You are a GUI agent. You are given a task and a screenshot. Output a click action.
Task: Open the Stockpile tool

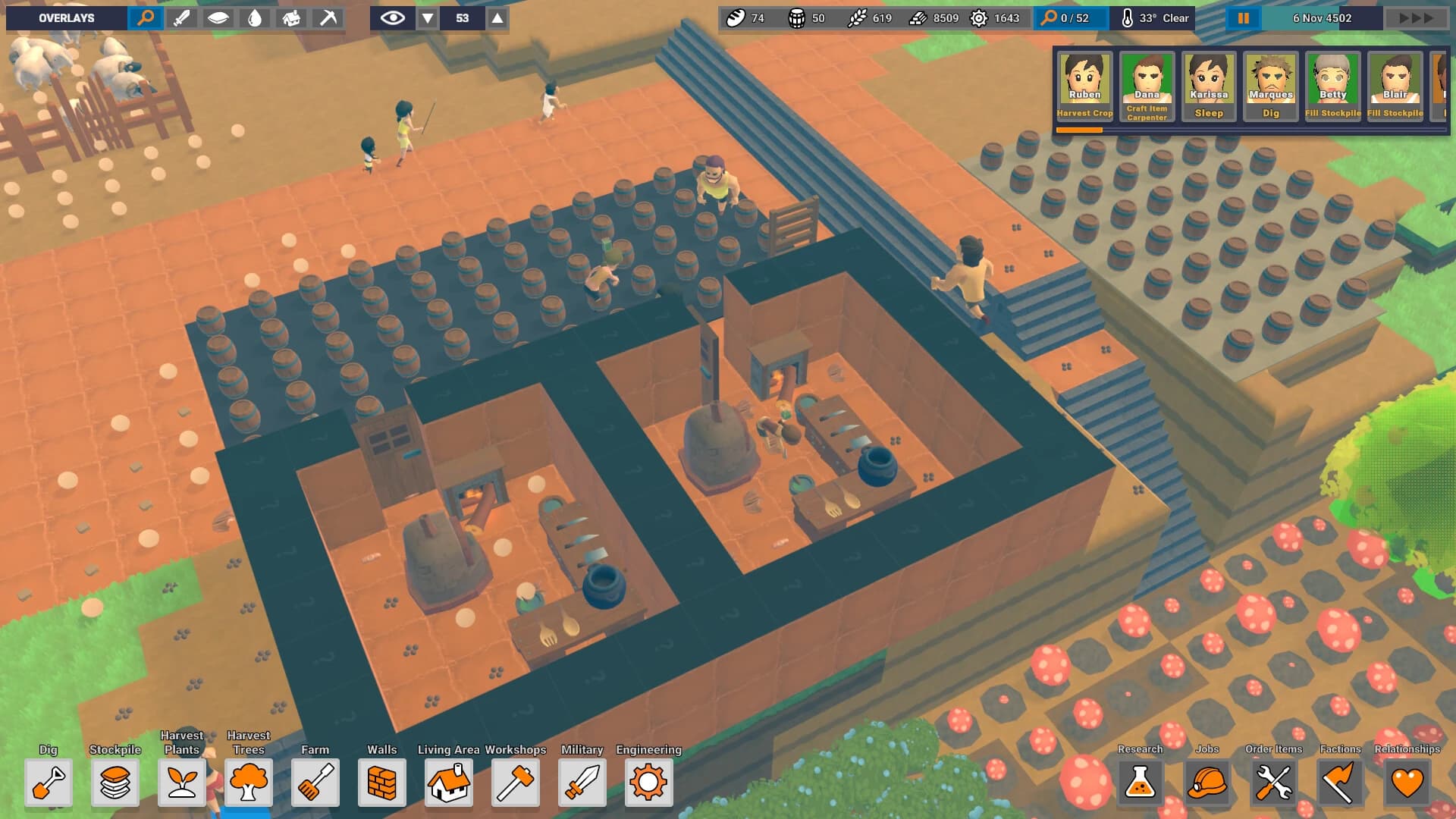pos(115,783)
